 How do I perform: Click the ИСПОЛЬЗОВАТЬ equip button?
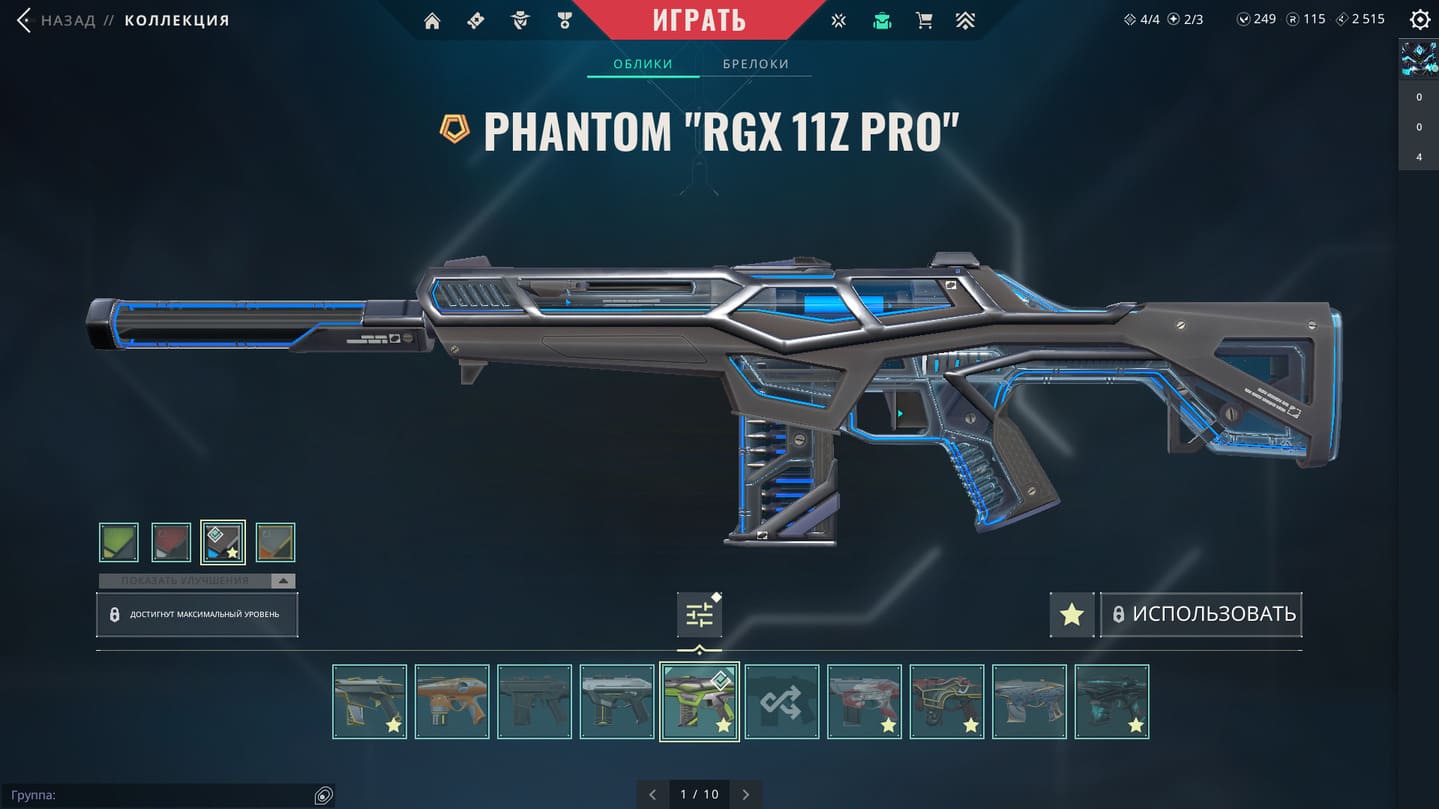tap(1201, 614)
